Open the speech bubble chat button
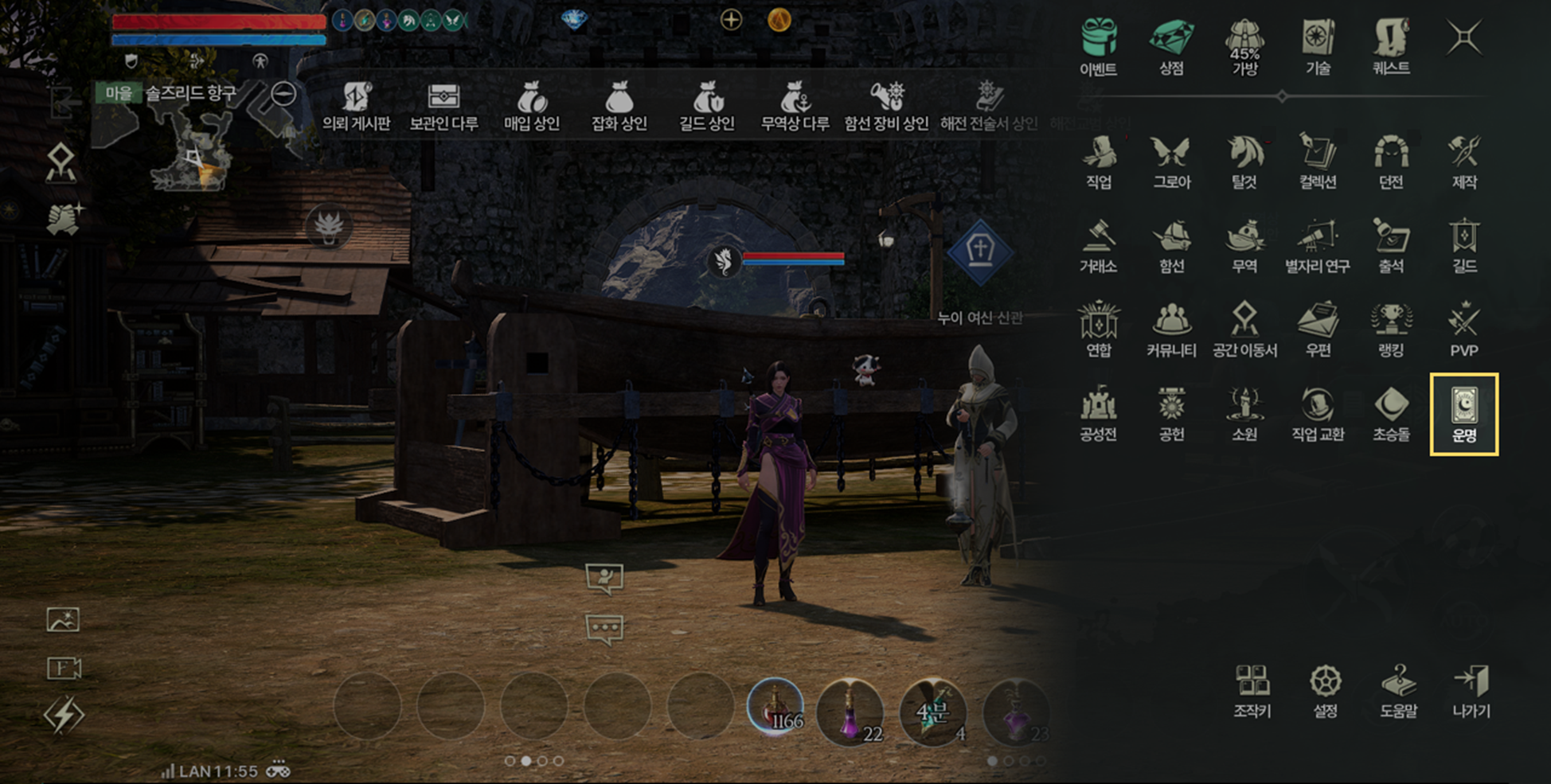This screenshot has width=1551, height=784. coord(604,629)
